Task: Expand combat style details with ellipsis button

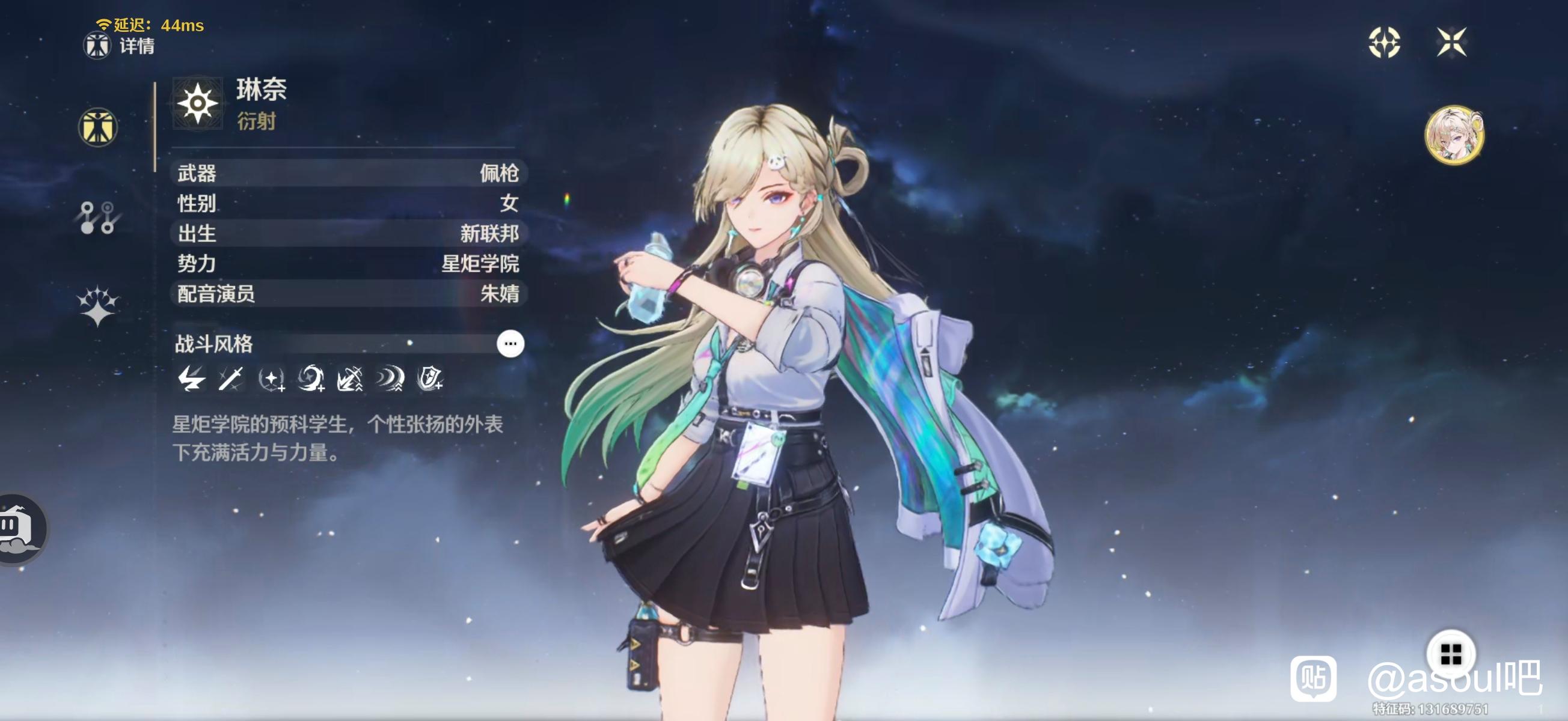Action: click(510, 344)
